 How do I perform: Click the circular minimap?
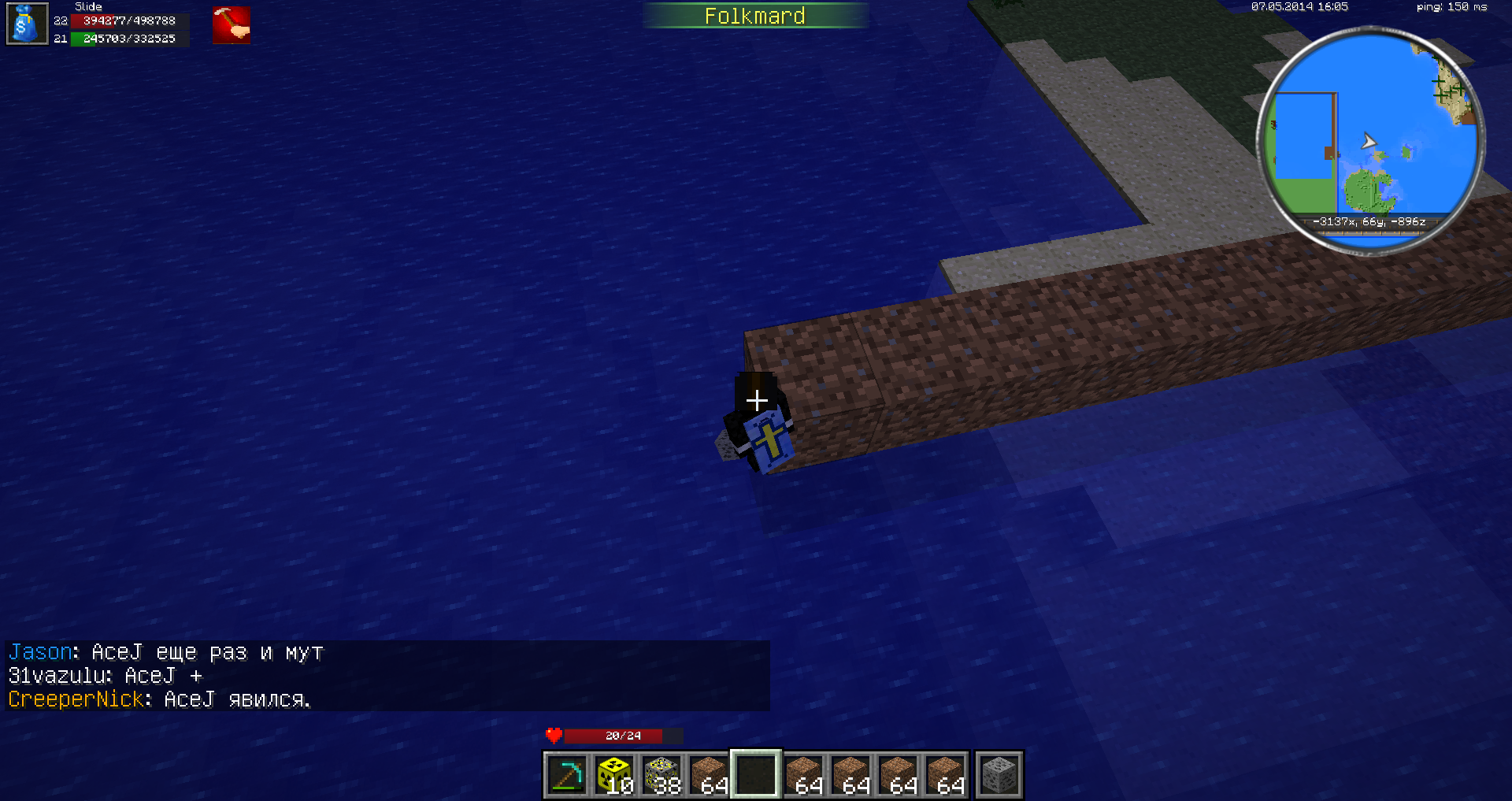[1371, 140]
